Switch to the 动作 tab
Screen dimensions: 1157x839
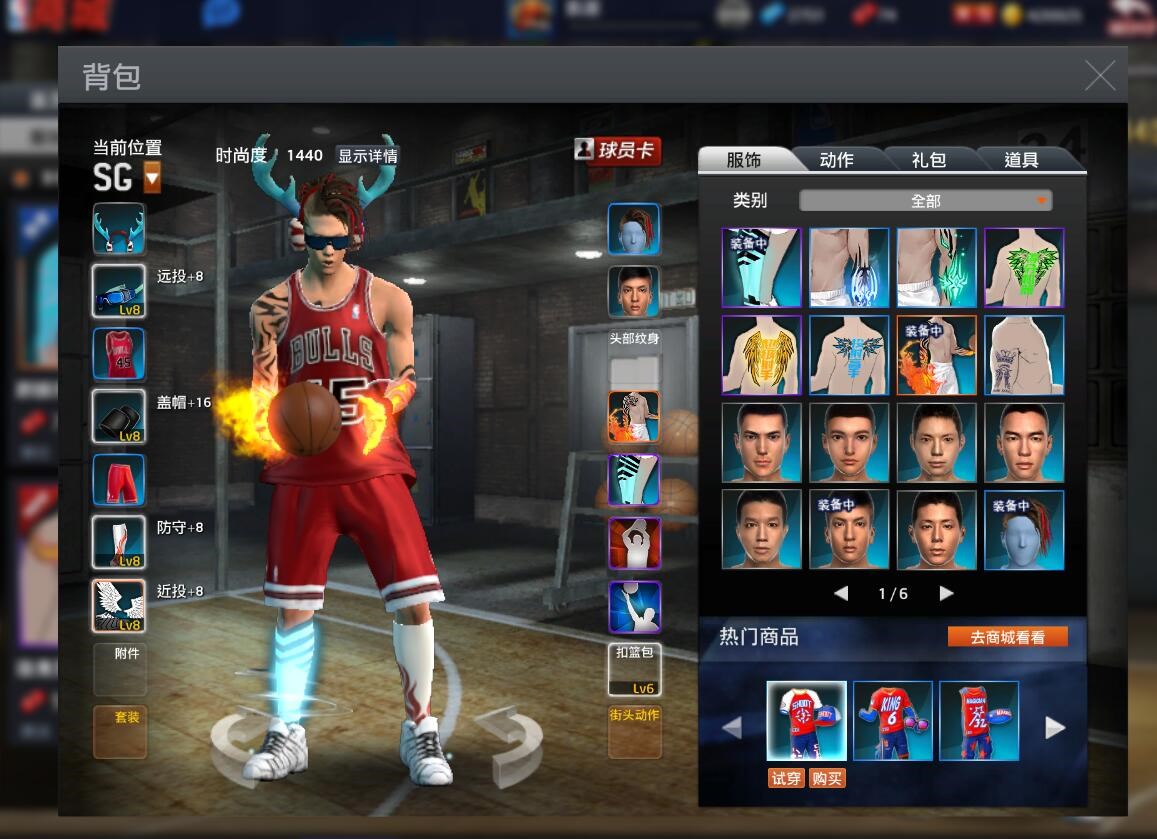tap(836, 160)
